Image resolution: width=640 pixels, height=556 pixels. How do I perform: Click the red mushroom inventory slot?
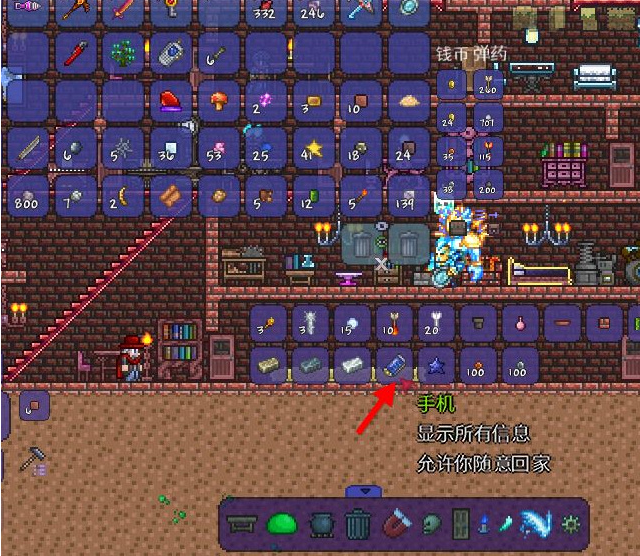(x=218, y=101)
